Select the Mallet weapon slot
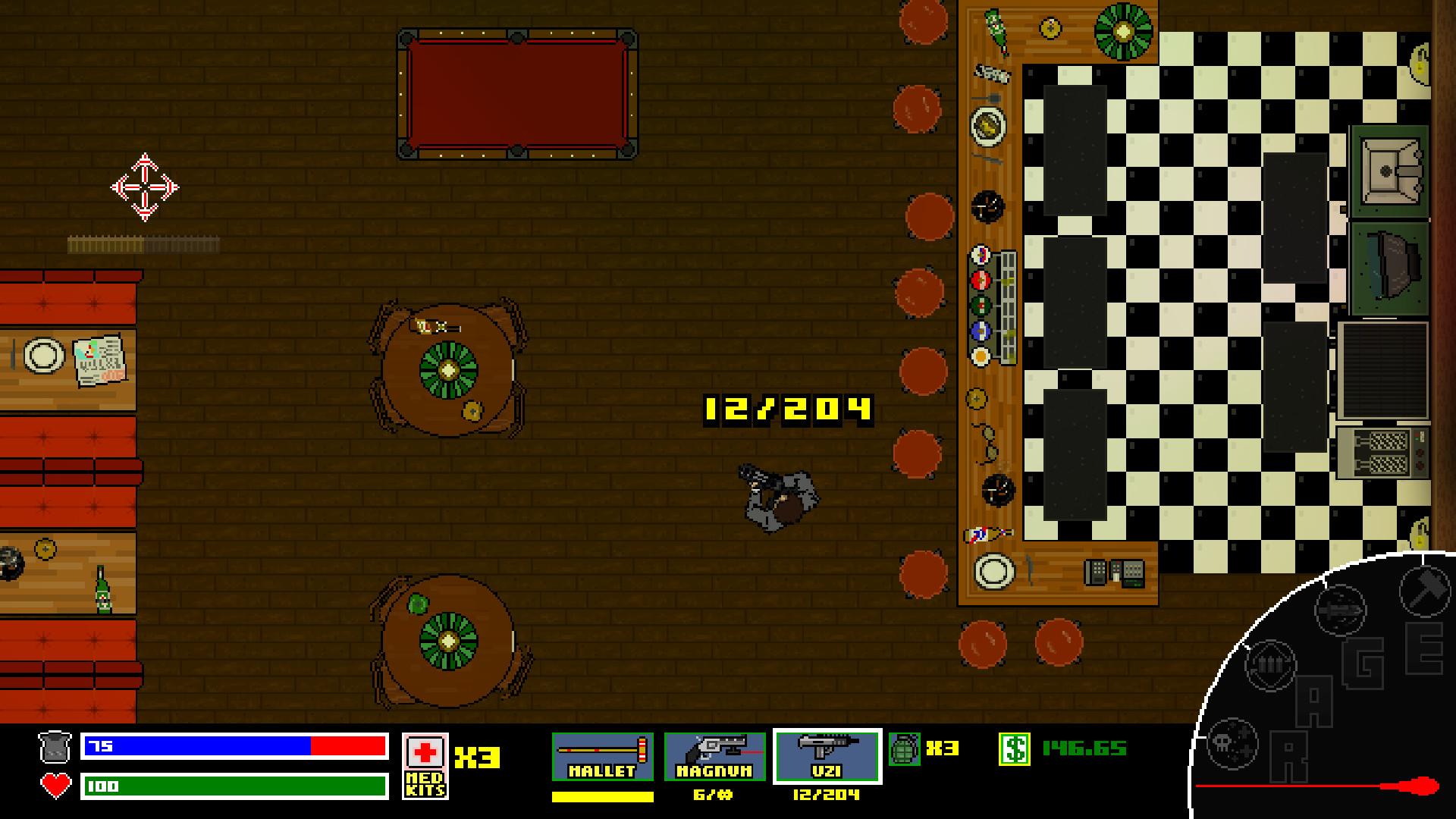This screenshot has height=819, width=1456. click(x=601, y=757)
